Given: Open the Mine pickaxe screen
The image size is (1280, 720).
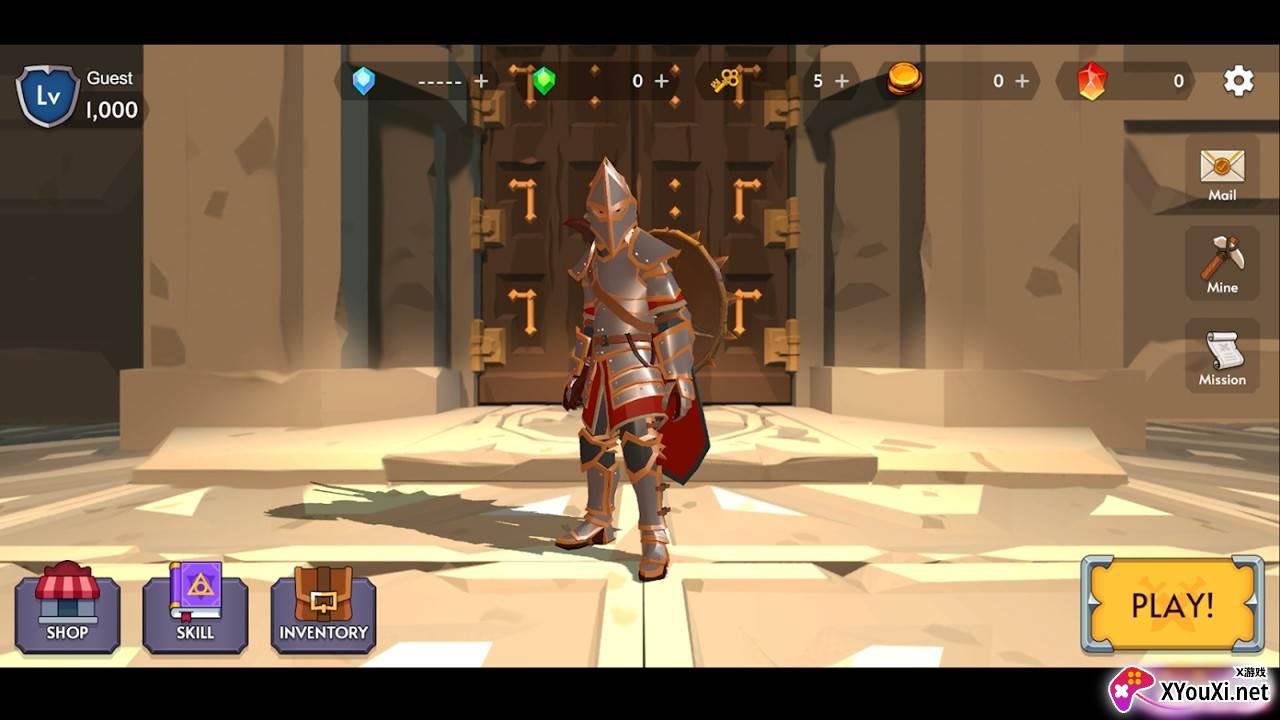Looking at the screenshot, I should 1222,263.
